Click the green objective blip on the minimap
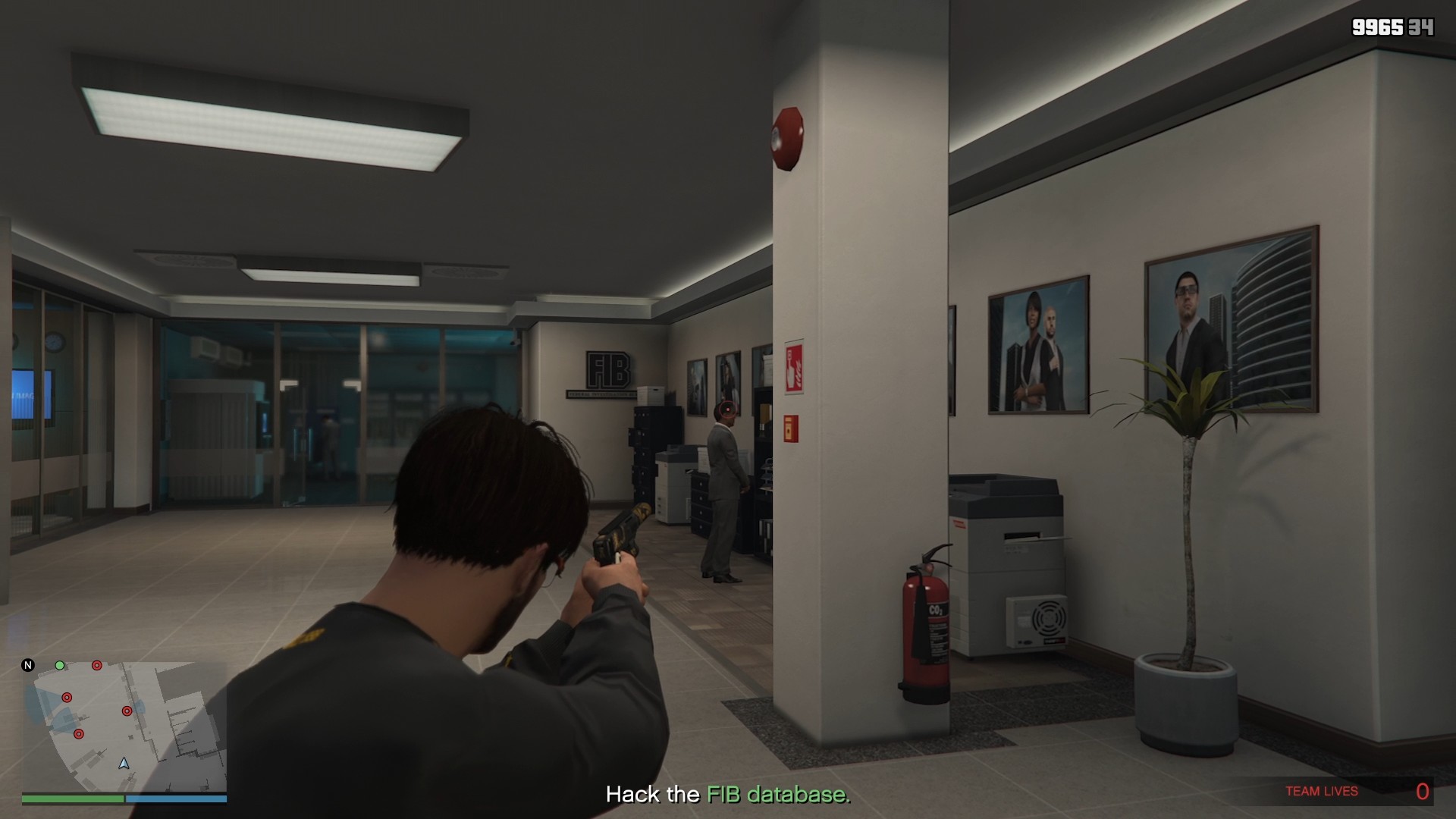The width and height of the screenshot is (1456, 819). (x=60, y=665)
